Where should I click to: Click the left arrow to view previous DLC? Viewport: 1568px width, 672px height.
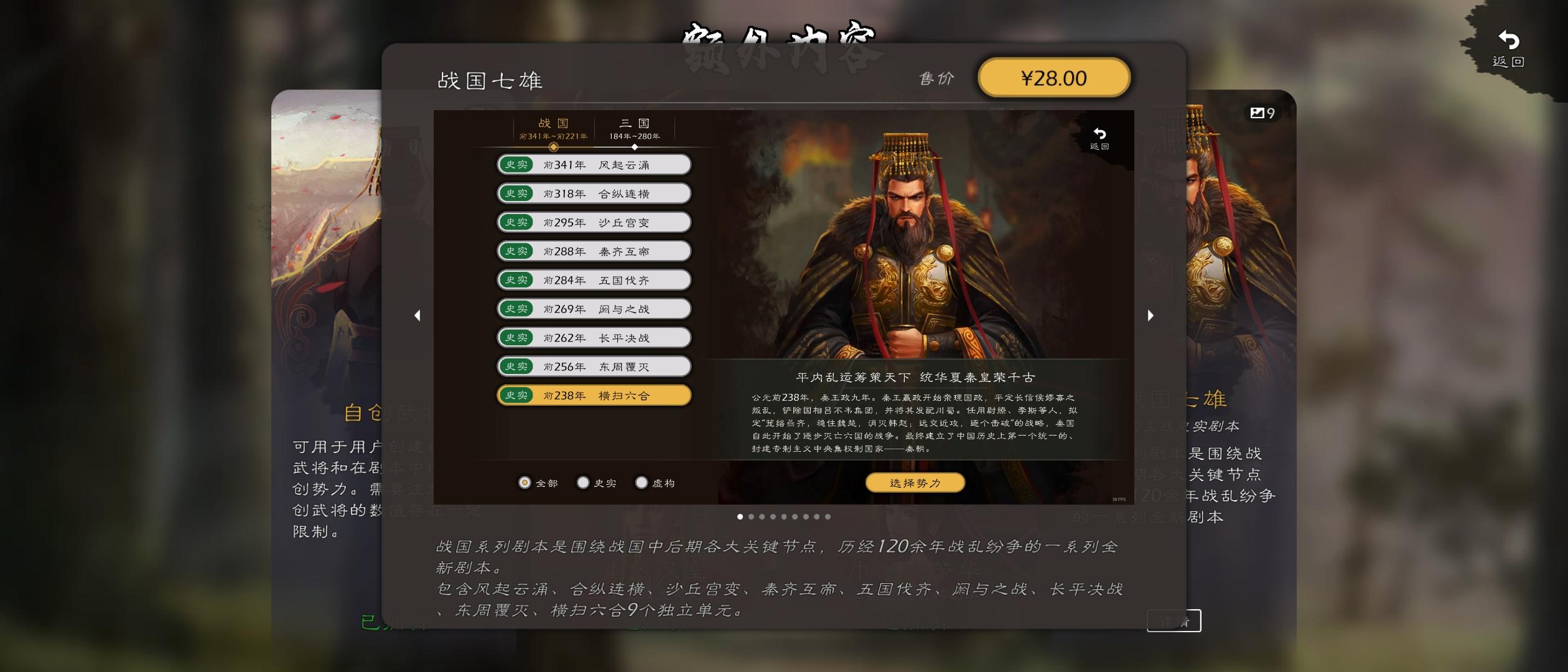pyautogui.click(x=418, y=315)
